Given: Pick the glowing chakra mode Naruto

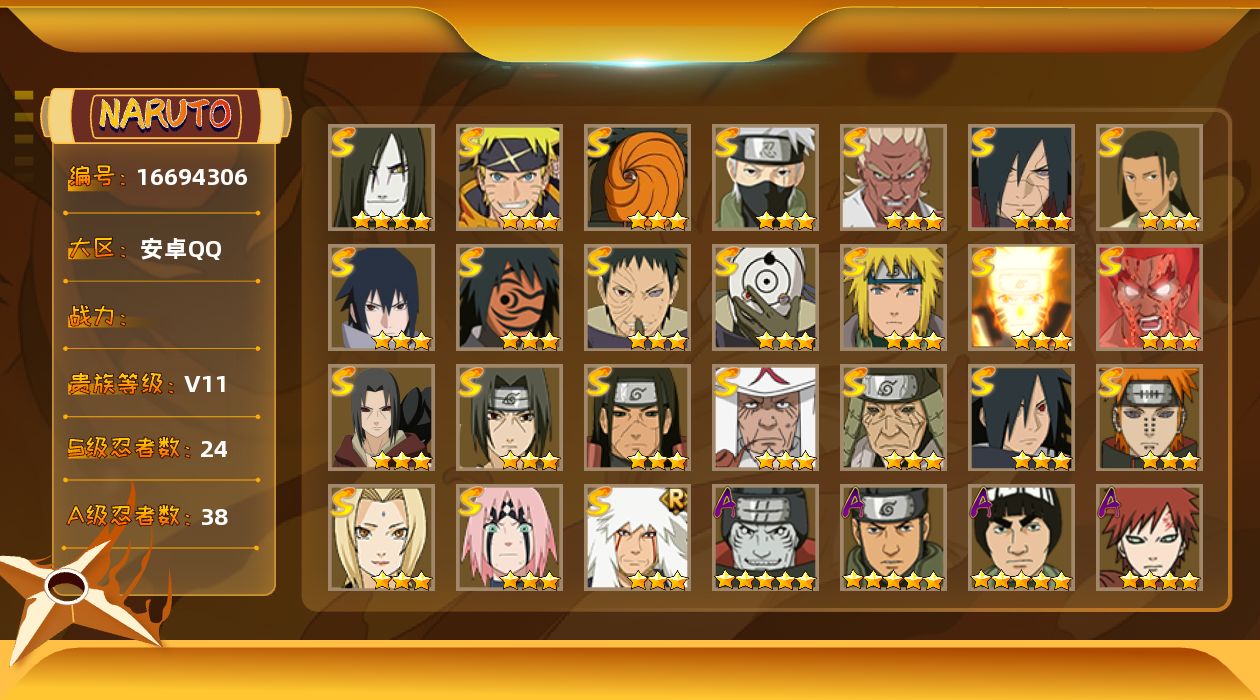Looking at the screenshot, I should 1021,297.
